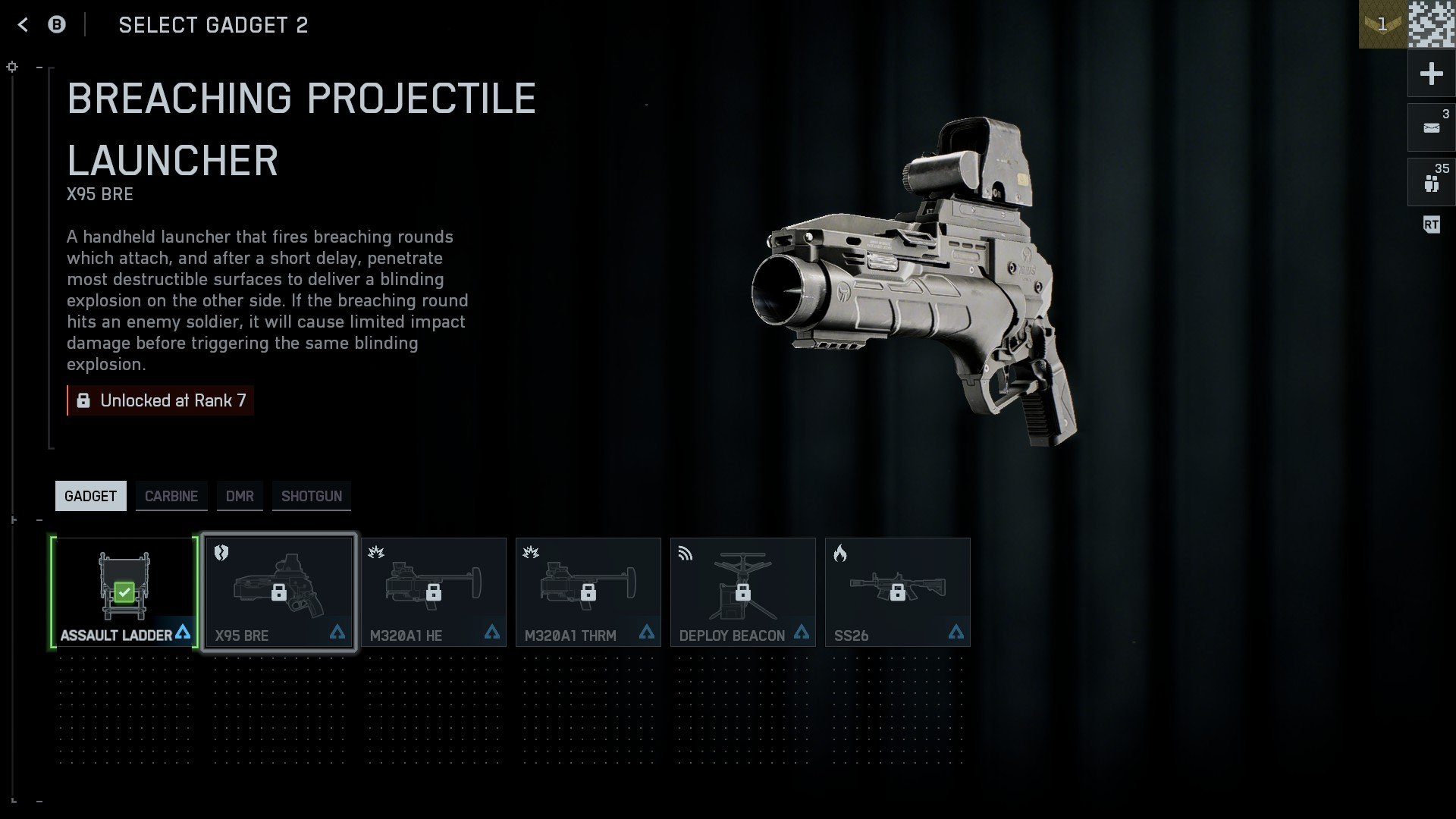Open the friends list icon showing 35
Viewport: 1456px width, 819px height.
(x=1430, y=180)
